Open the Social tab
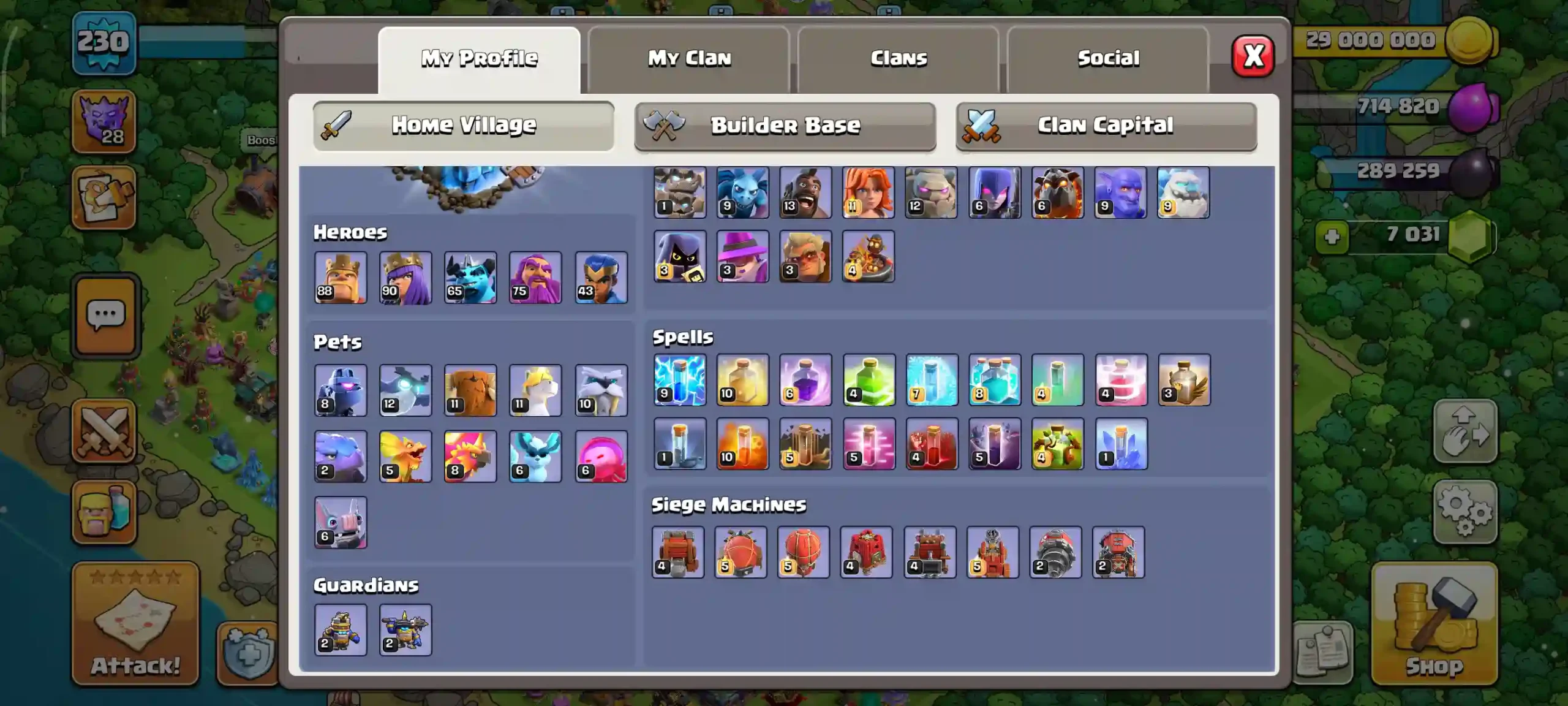The image size is (1568, 706). tap(1109, 58)
